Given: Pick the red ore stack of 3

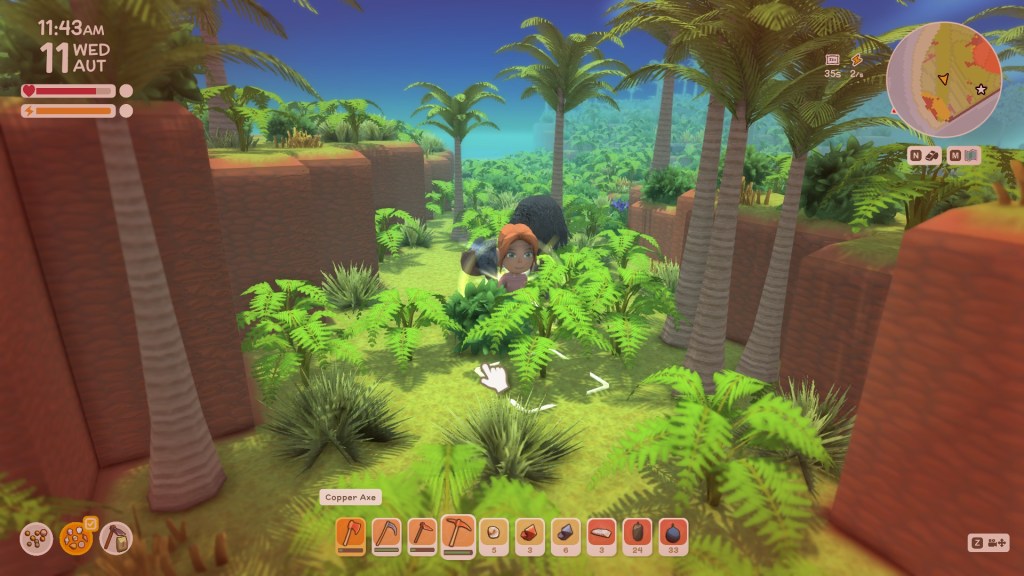Looking at the screenshot, I should point(530,534).
